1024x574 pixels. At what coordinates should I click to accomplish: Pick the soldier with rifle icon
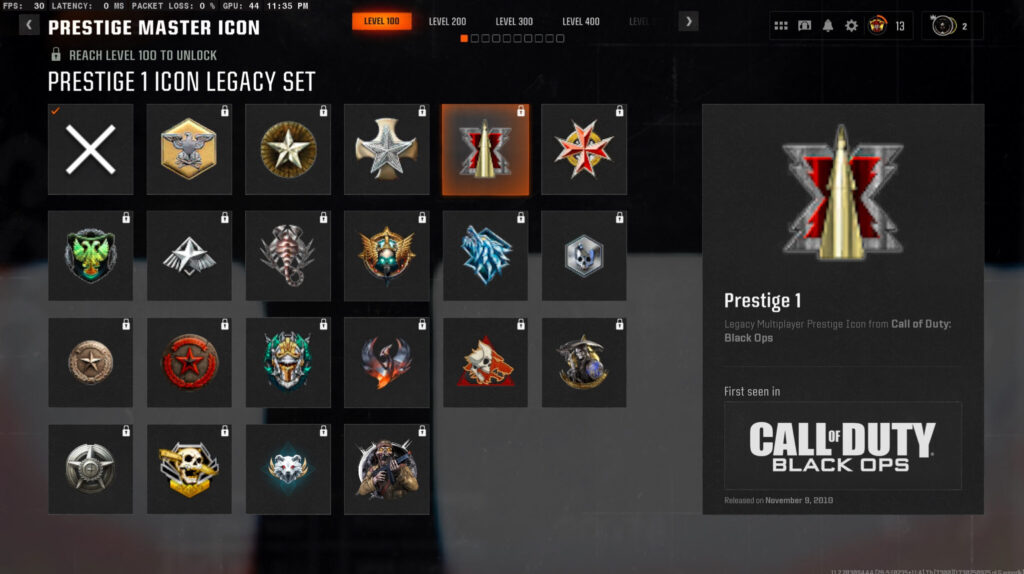(386, 468)
